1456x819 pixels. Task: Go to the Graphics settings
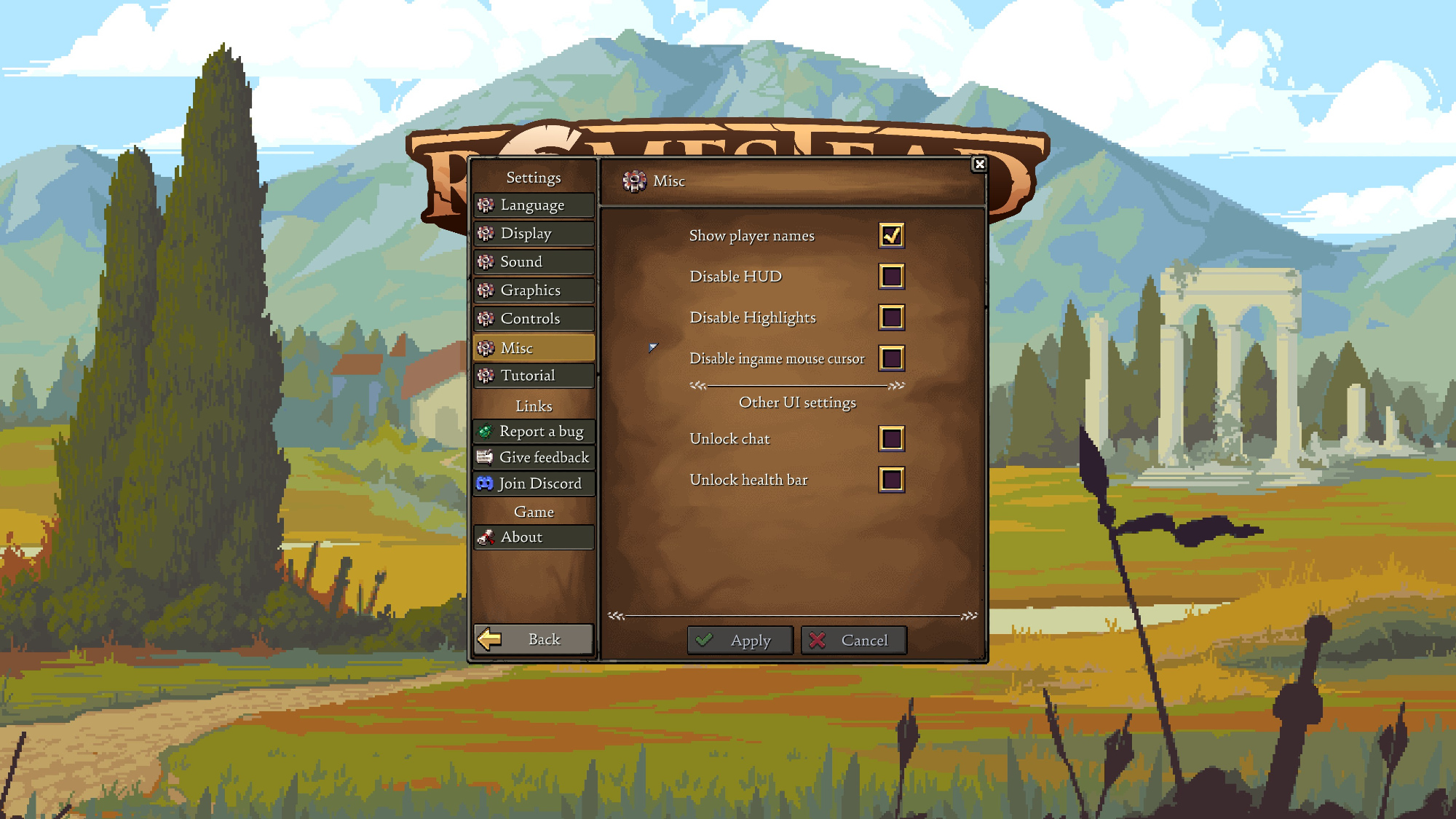[534, 290]
